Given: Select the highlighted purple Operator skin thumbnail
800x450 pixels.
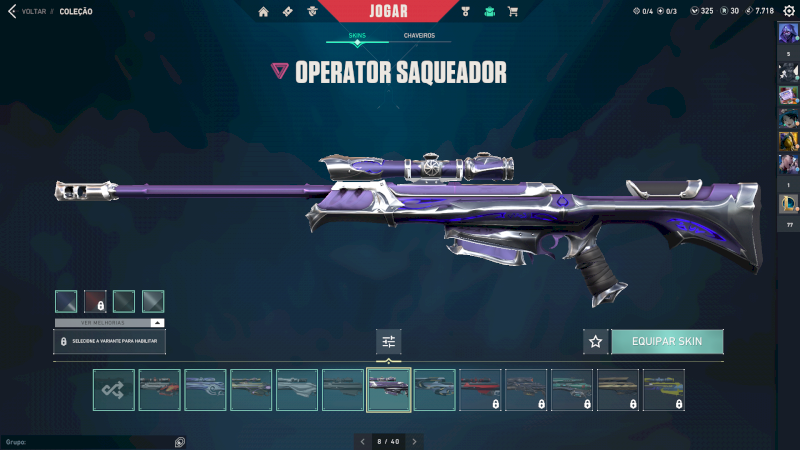Looking at the screenshot, I should tap(389, 390).
